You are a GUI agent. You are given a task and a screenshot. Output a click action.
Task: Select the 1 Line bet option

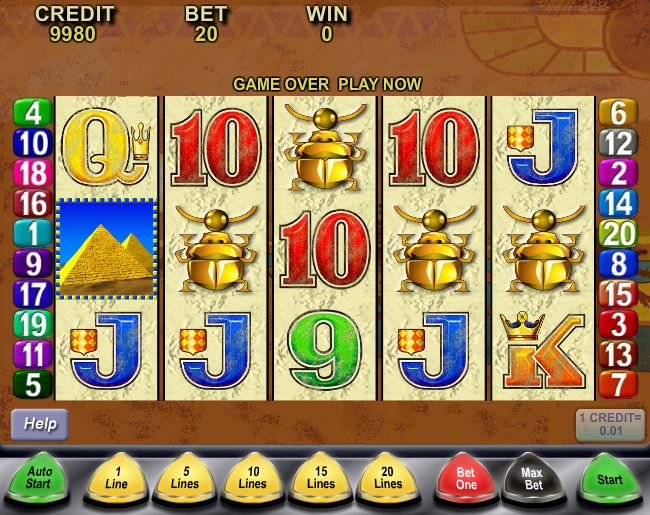[119, 479]
